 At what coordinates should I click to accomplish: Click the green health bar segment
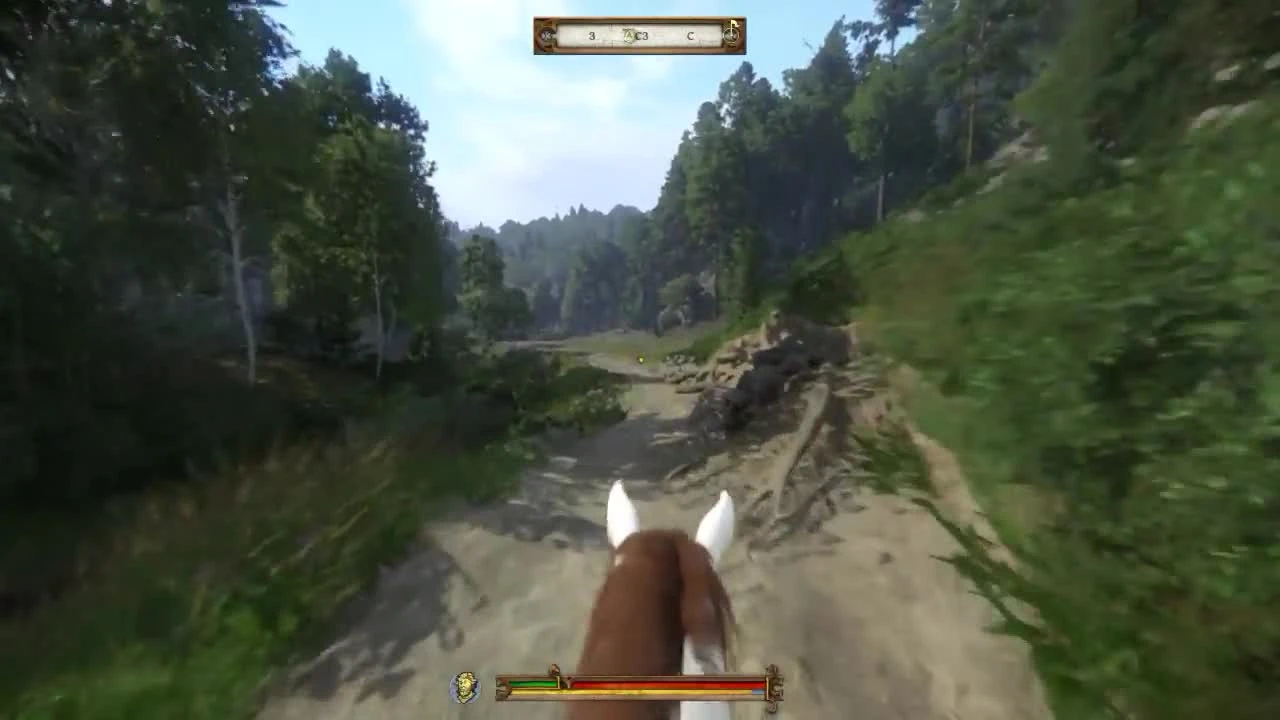click(x=533, y=683)
